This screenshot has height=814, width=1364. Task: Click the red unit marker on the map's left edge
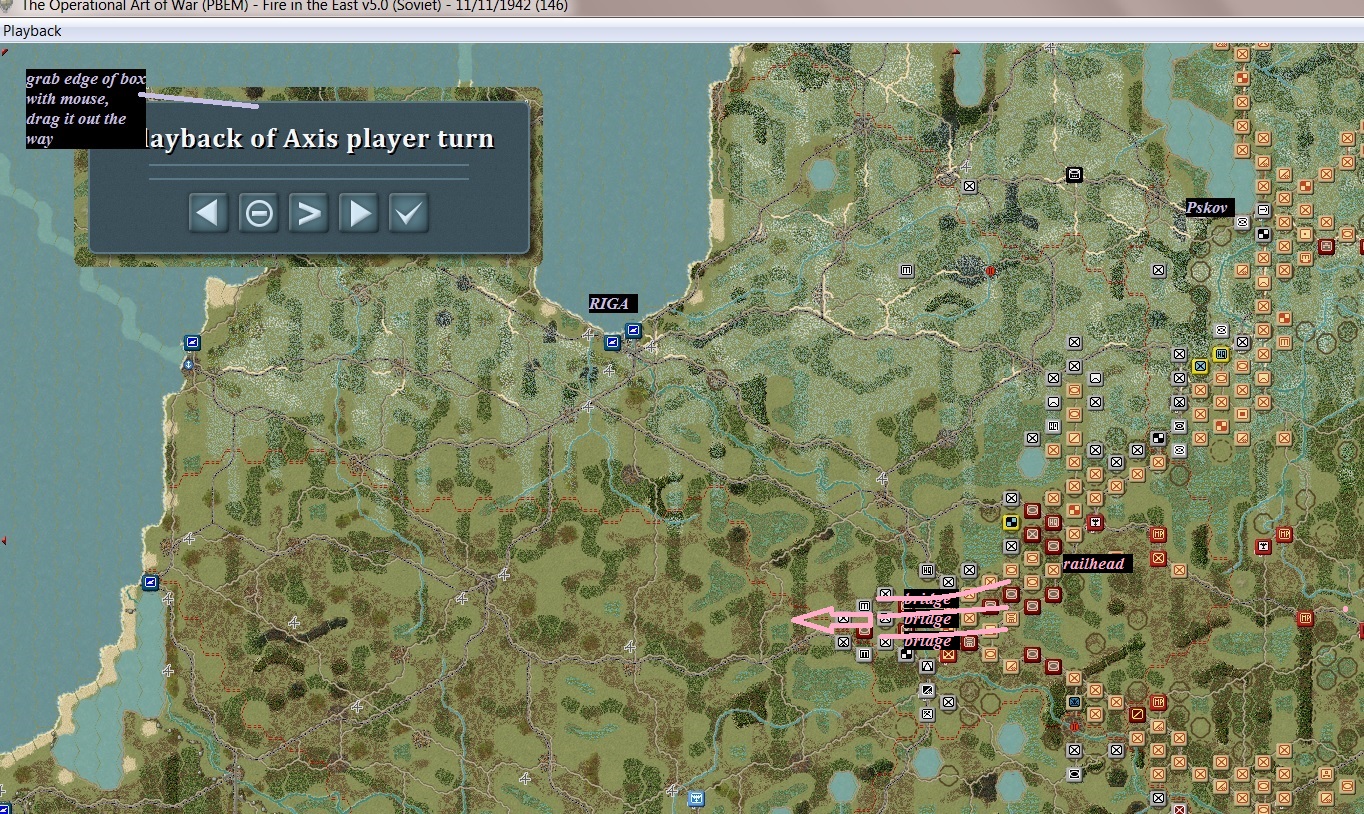[x=4, y=539]
